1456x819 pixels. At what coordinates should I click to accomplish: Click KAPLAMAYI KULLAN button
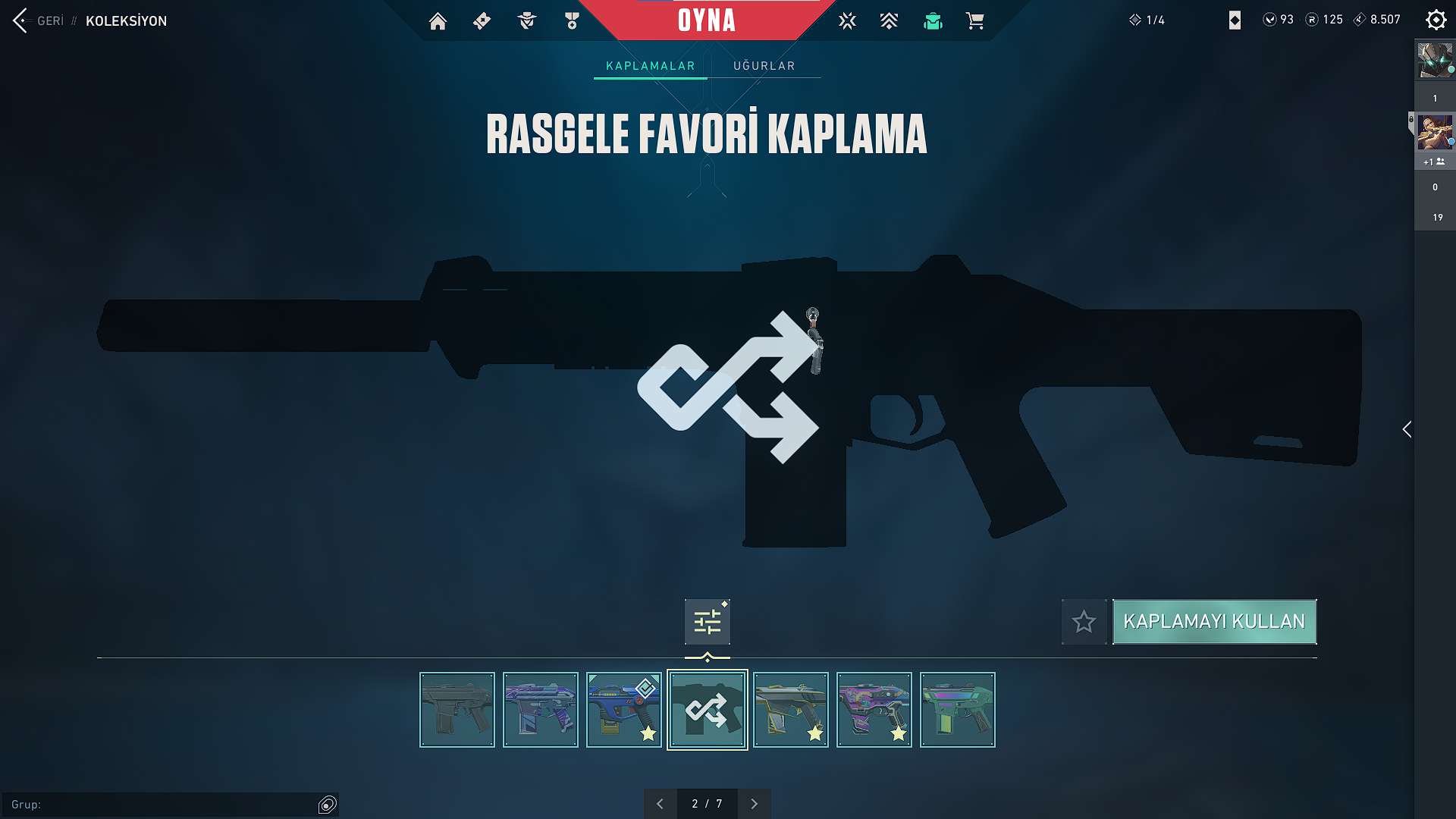(x=1214, y=622)
